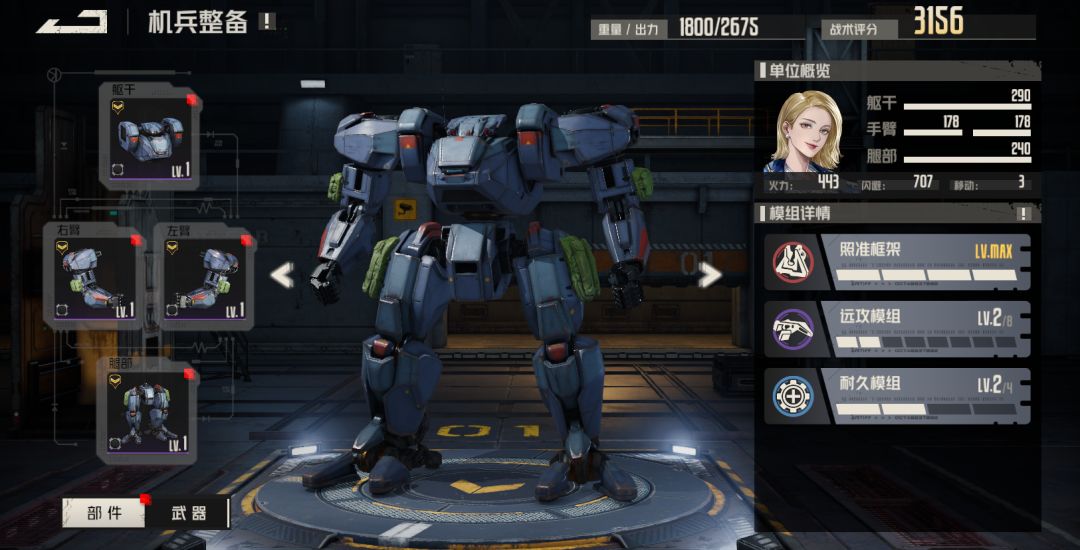Show previous mech with left arrow
The image size is (1080, 550).
283,274
